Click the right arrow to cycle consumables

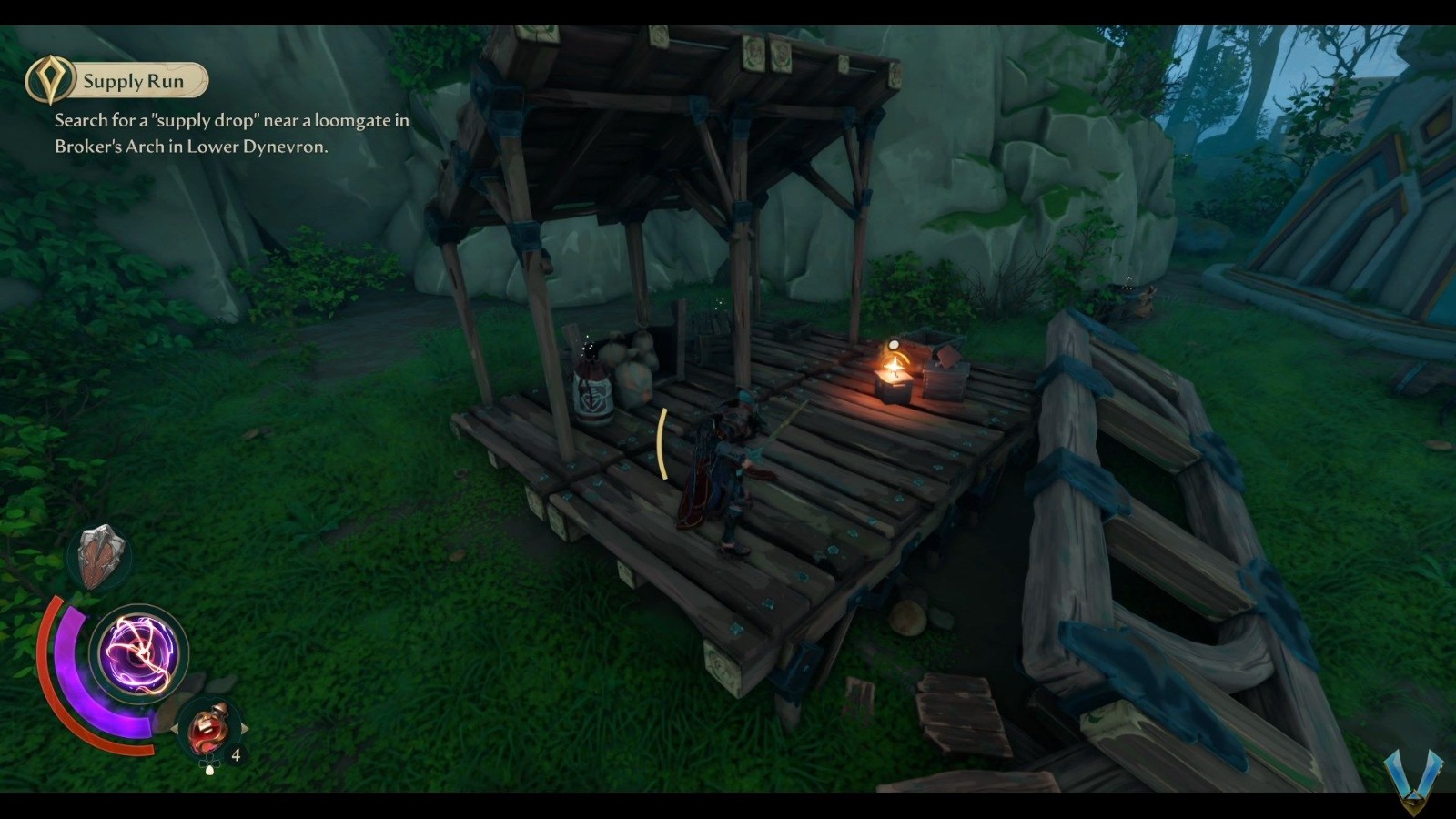(x=245, y=728)
